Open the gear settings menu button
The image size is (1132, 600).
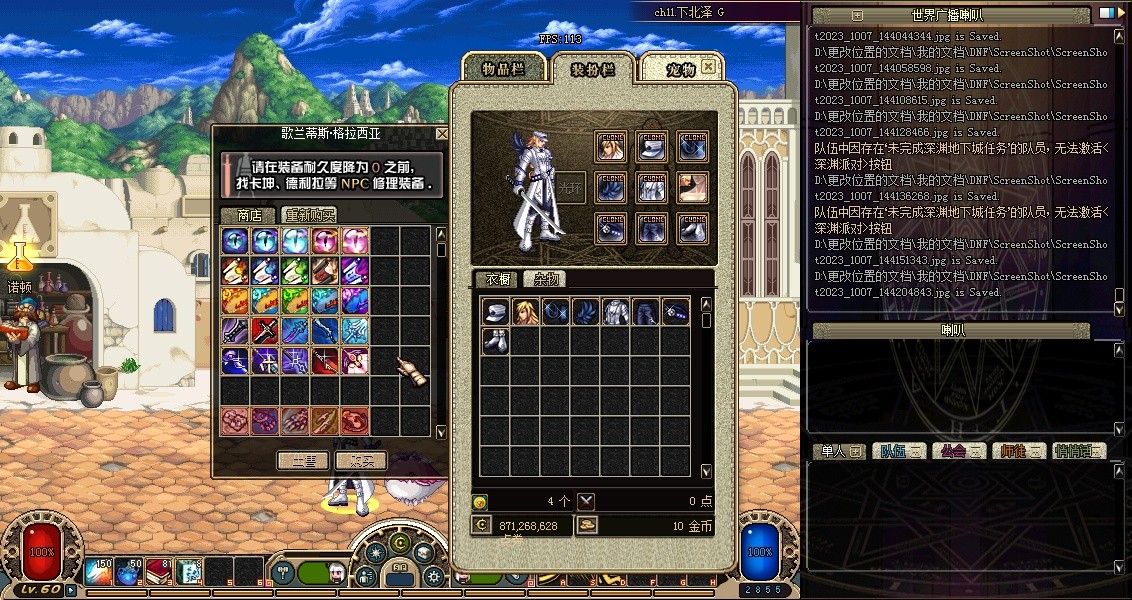[x=433, y=577]
